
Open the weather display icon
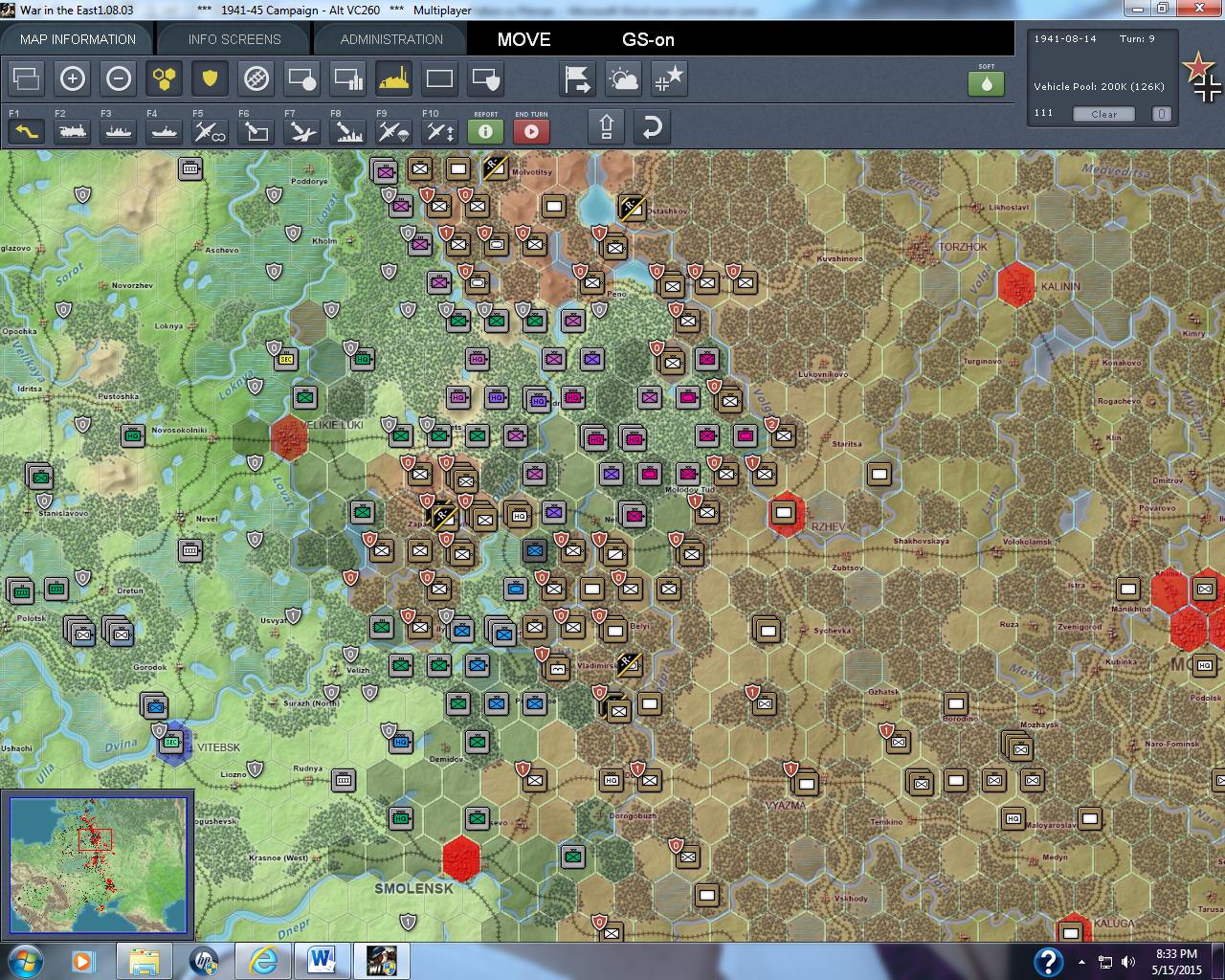tap(623, 78)
